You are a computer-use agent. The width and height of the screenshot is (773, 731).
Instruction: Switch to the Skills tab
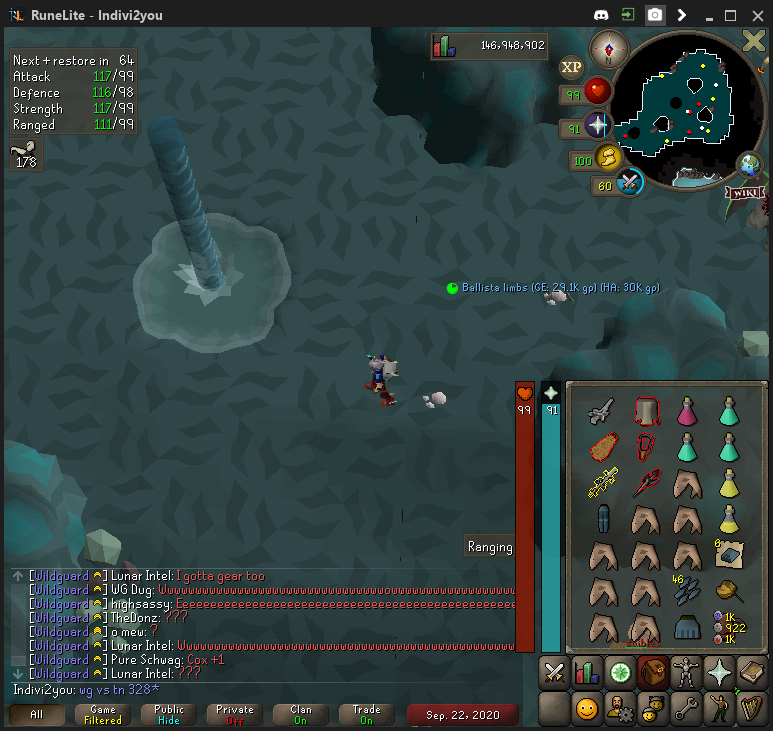(x=586, y=672)
